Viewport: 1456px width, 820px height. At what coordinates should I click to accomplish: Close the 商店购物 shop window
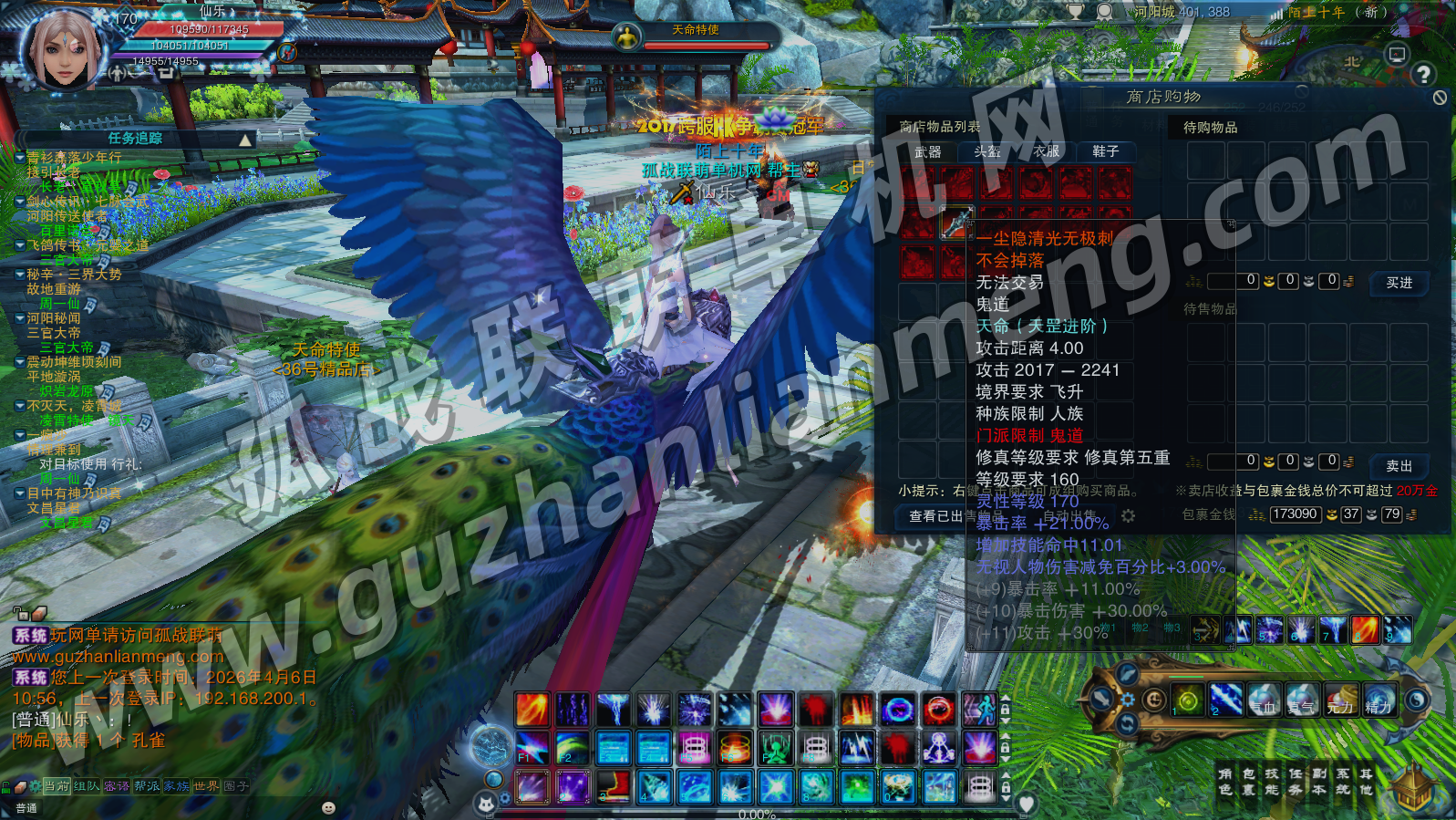tap(1440, 97)
